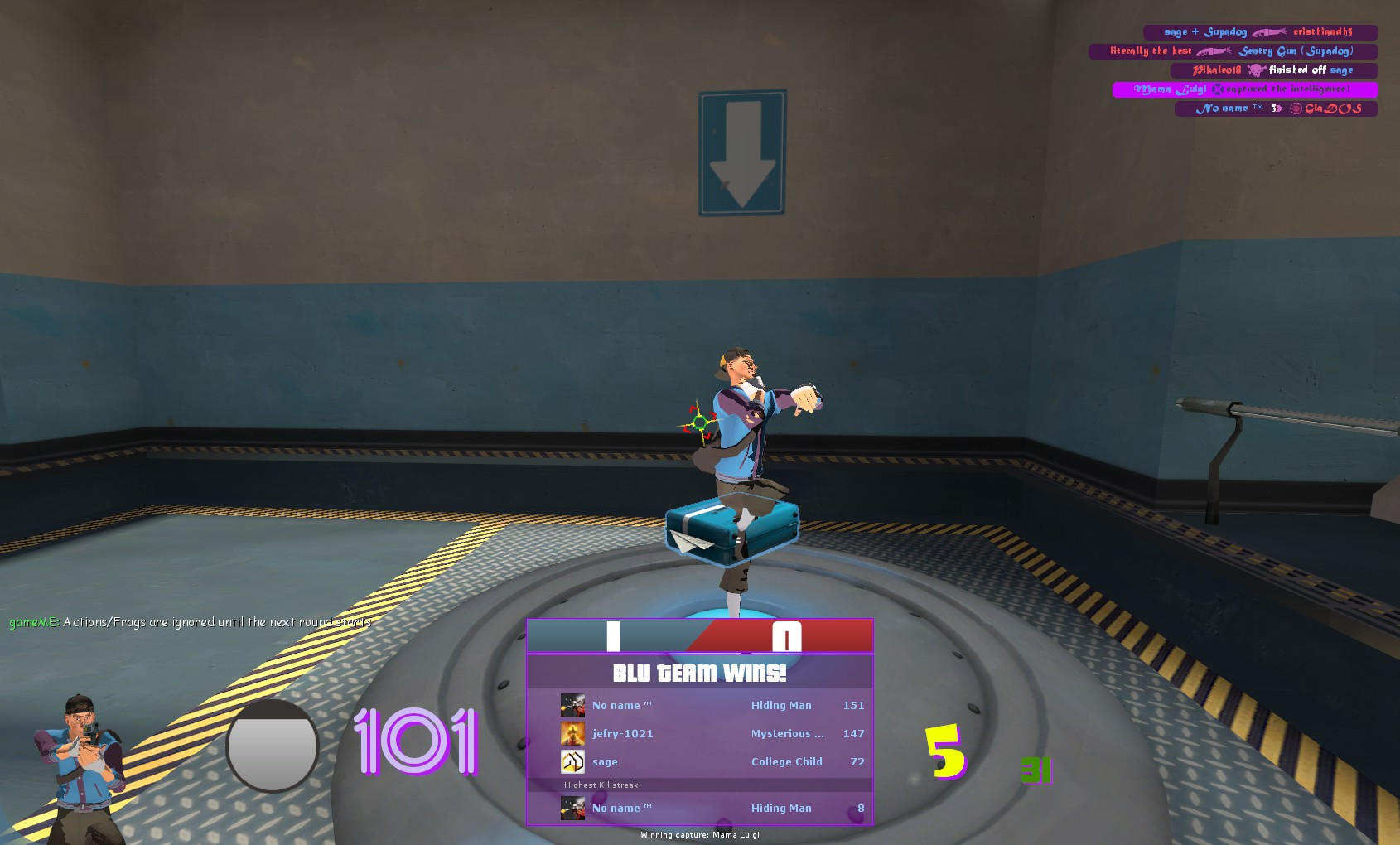Click the weapon icon in the Sentry Gun kill row
Image resolution: width=1400 pixels, height=845 pixels.
pyautogui.click(x=1213, y=51)
